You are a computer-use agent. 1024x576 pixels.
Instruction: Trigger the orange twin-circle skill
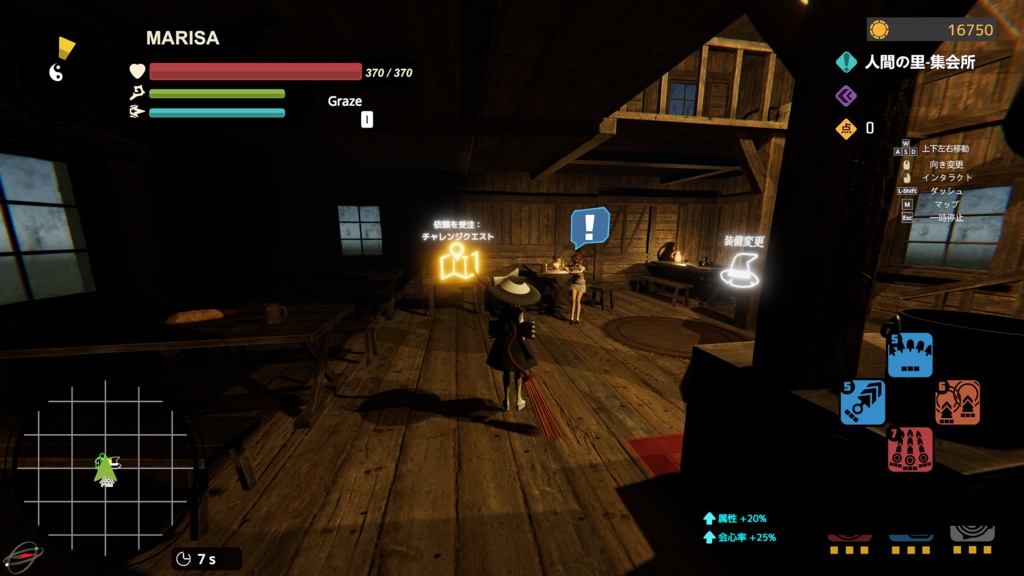click(x=957, y=402)
